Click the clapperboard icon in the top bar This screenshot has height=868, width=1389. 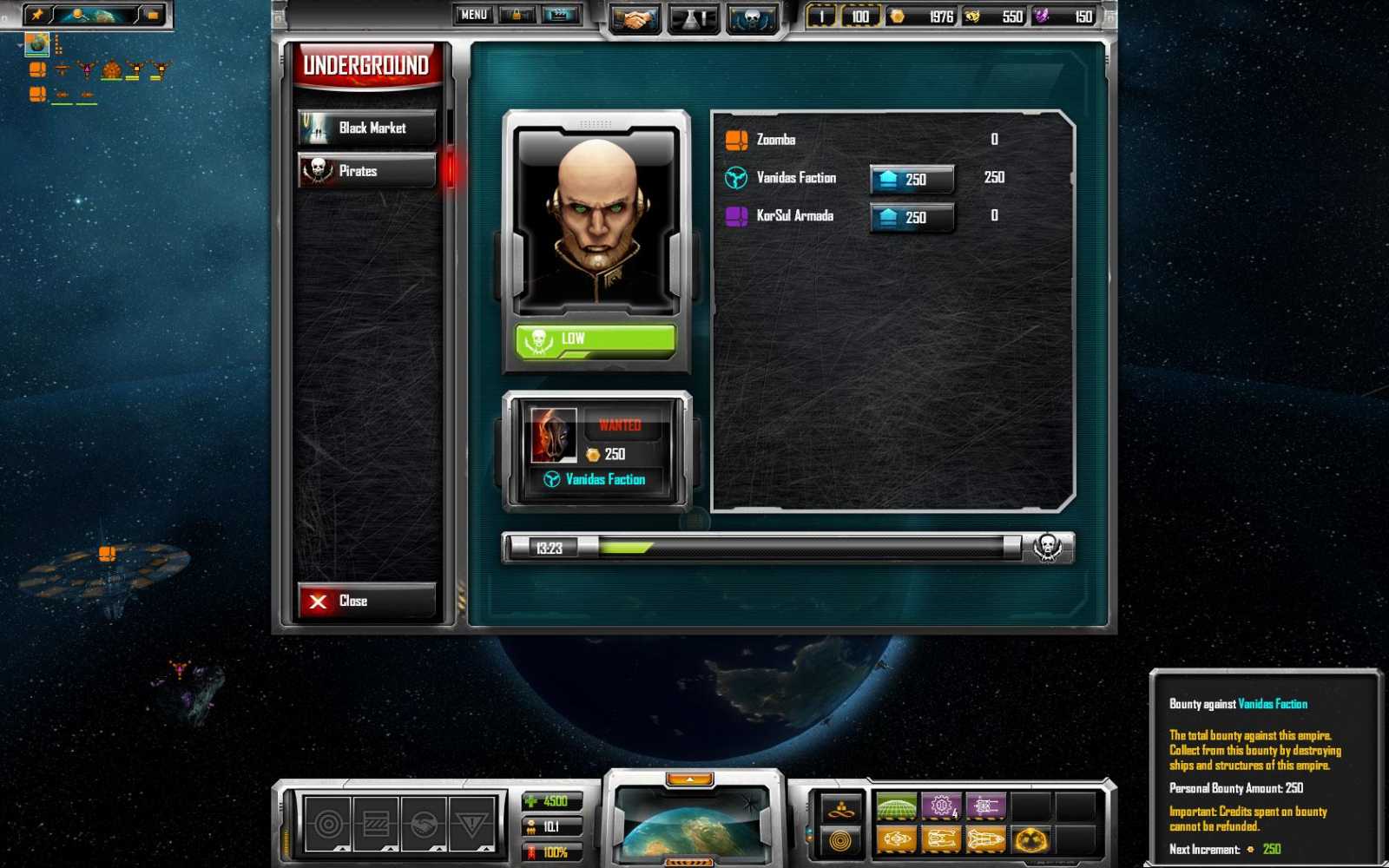[x=561, y=15]
